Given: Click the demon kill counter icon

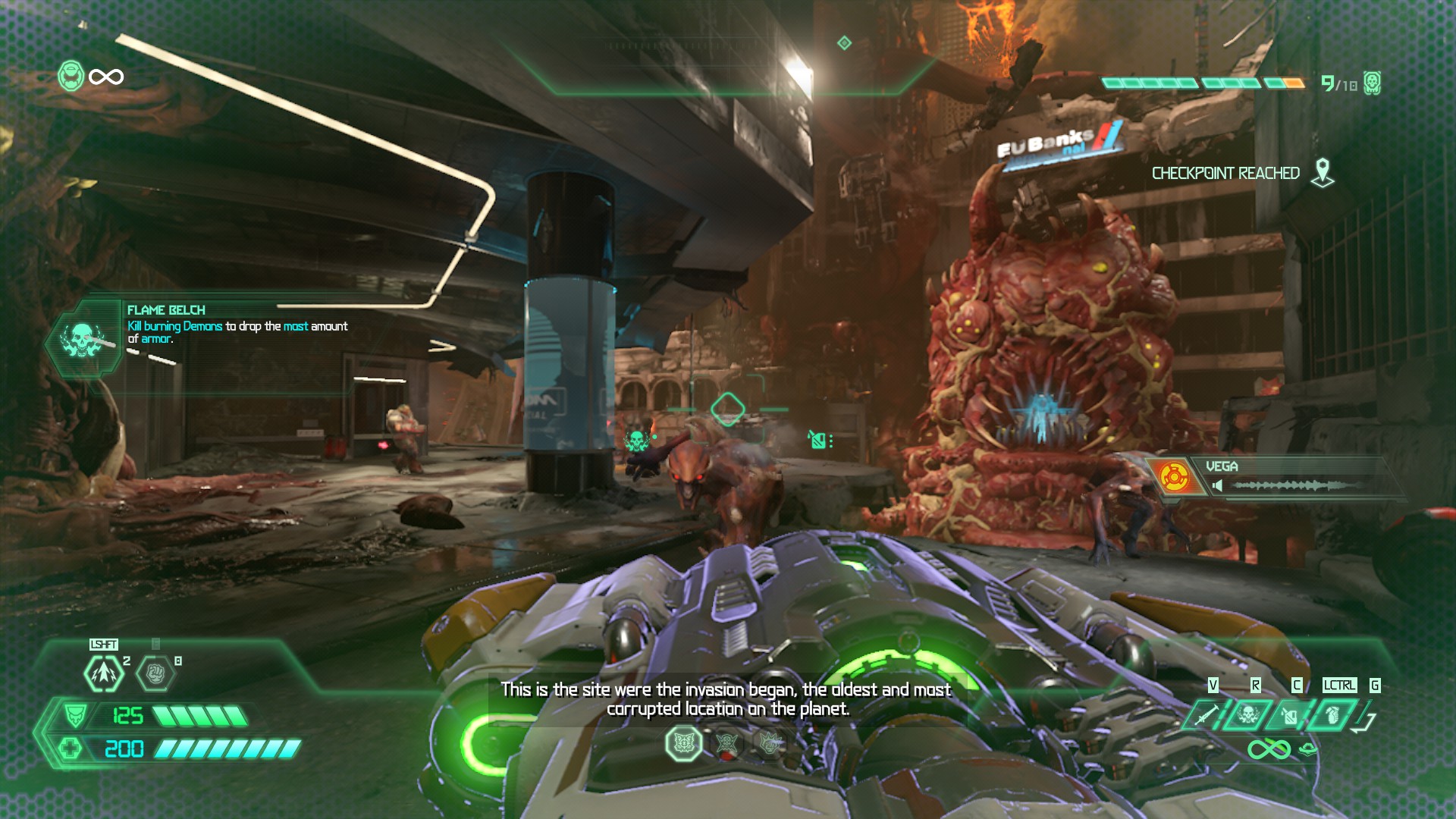Looking at the screenshot, I should [1372, 83].
